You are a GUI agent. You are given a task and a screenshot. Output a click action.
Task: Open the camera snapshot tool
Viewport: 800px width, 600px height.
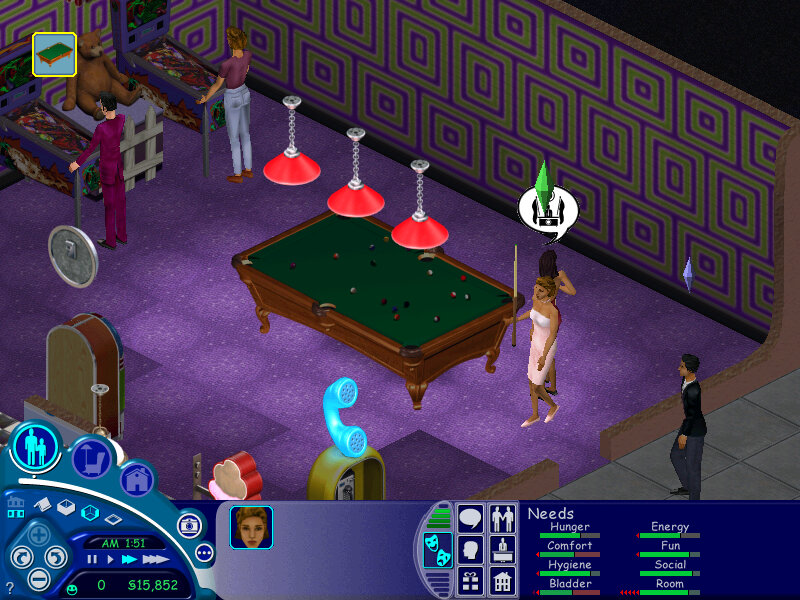pyautogui.click(x=188, y=525)
